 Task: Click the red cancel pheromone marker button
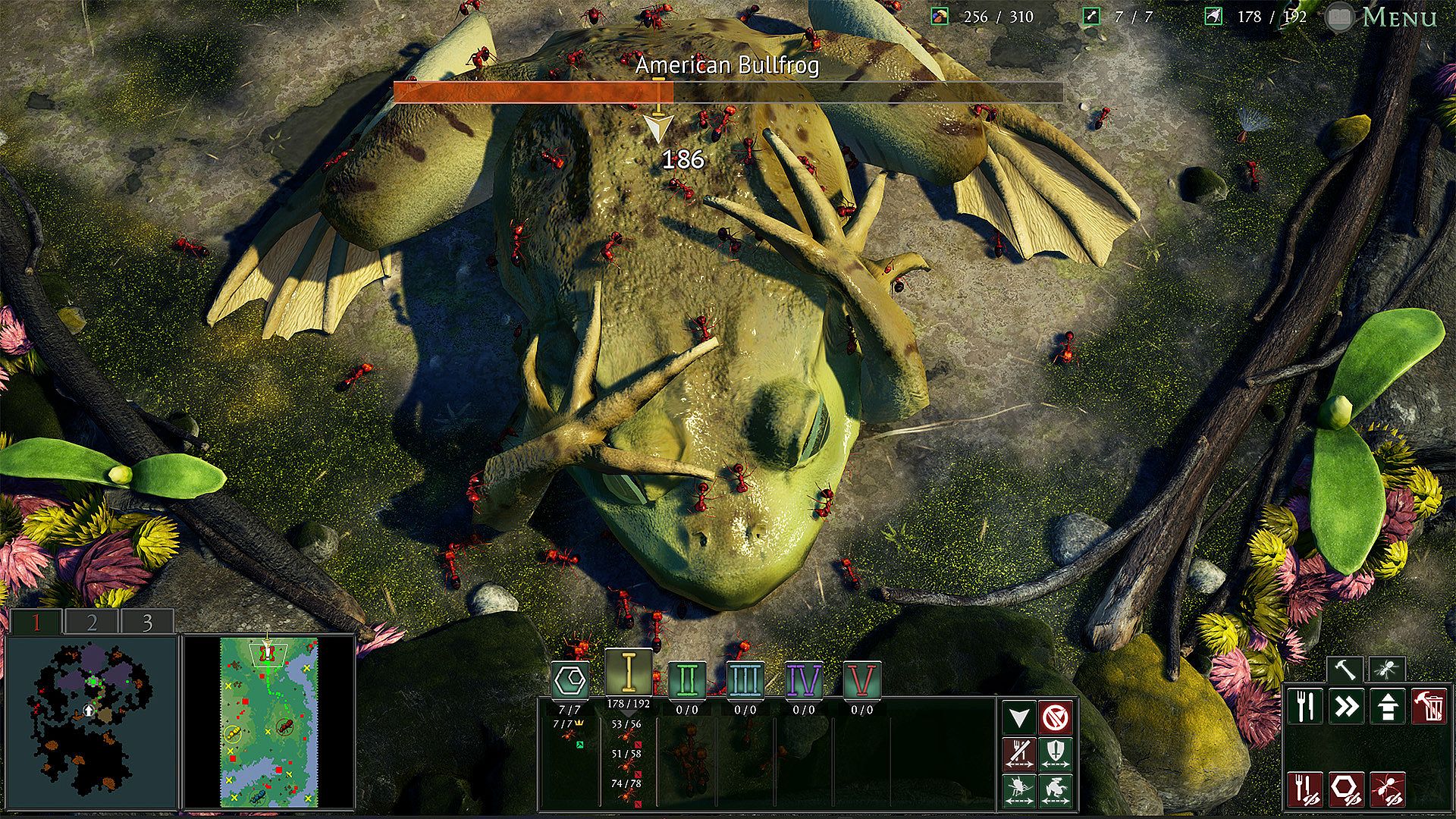pyautogui.click(x=1056, y=716)
